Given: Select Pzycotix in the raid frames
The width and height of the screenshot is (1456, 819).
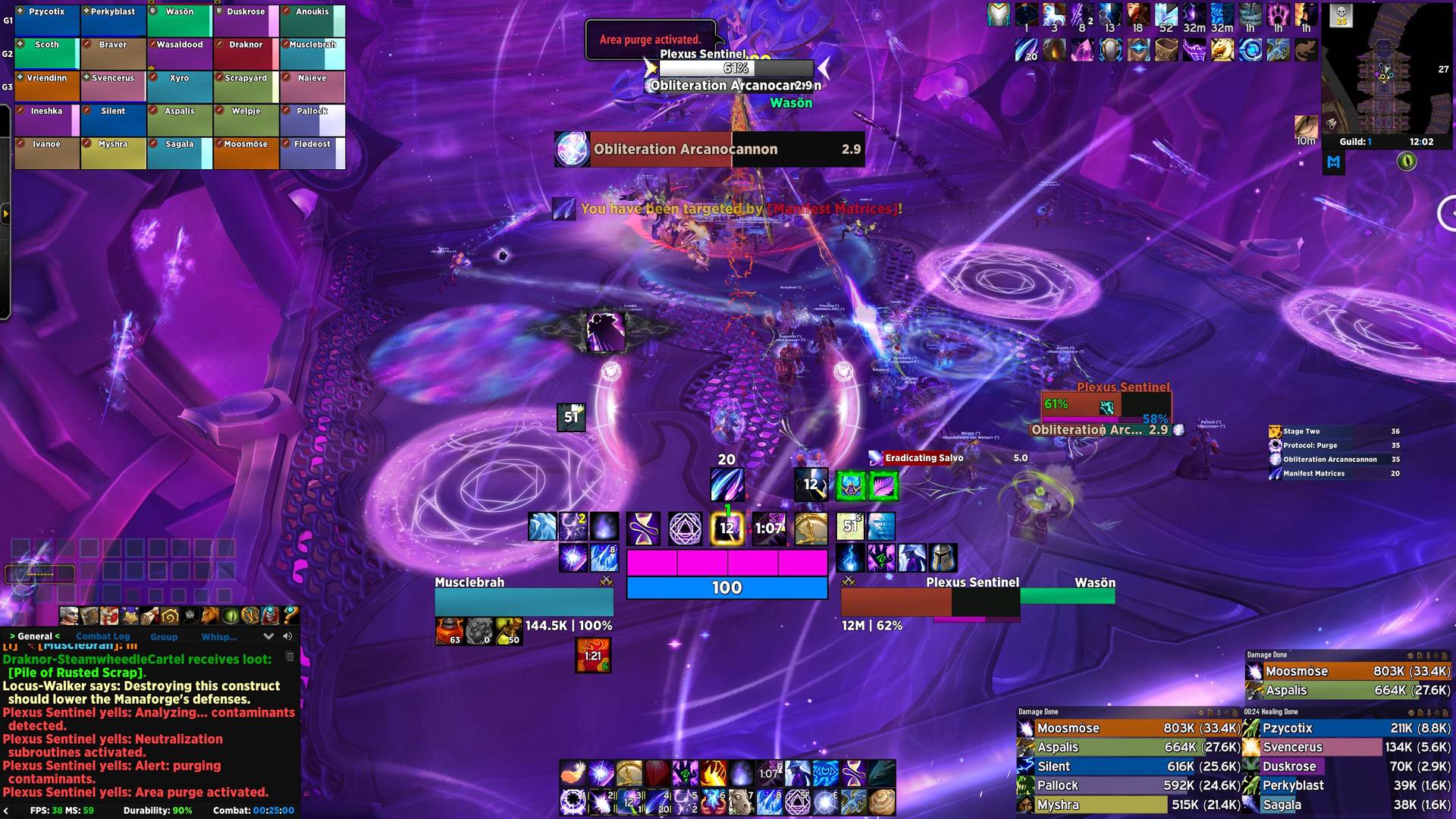Looking at the screenshot, I should pyautogui.click(x=47, y=20).
